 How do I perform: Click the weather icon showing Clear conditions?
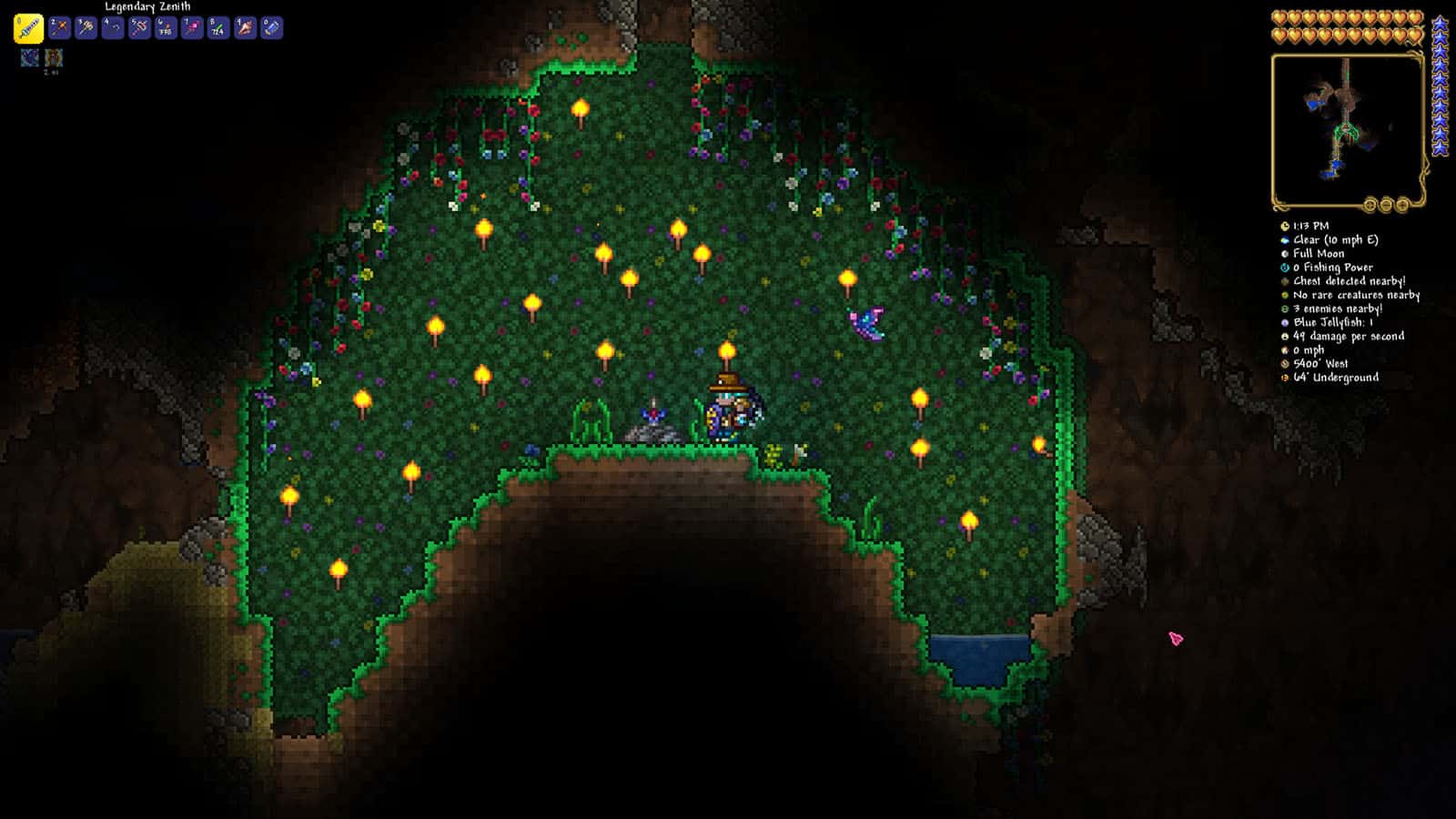pyautogui.click(x=1285, y=240)
